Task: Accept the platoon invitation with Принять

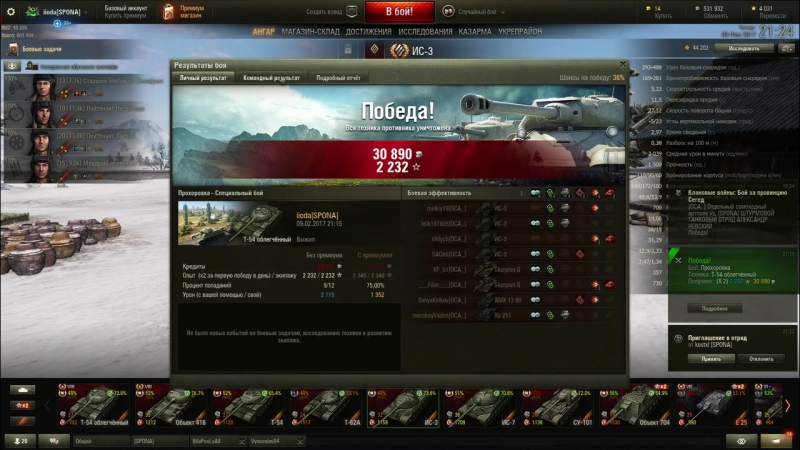Action: pyautogui.click(x=711, y=358)
